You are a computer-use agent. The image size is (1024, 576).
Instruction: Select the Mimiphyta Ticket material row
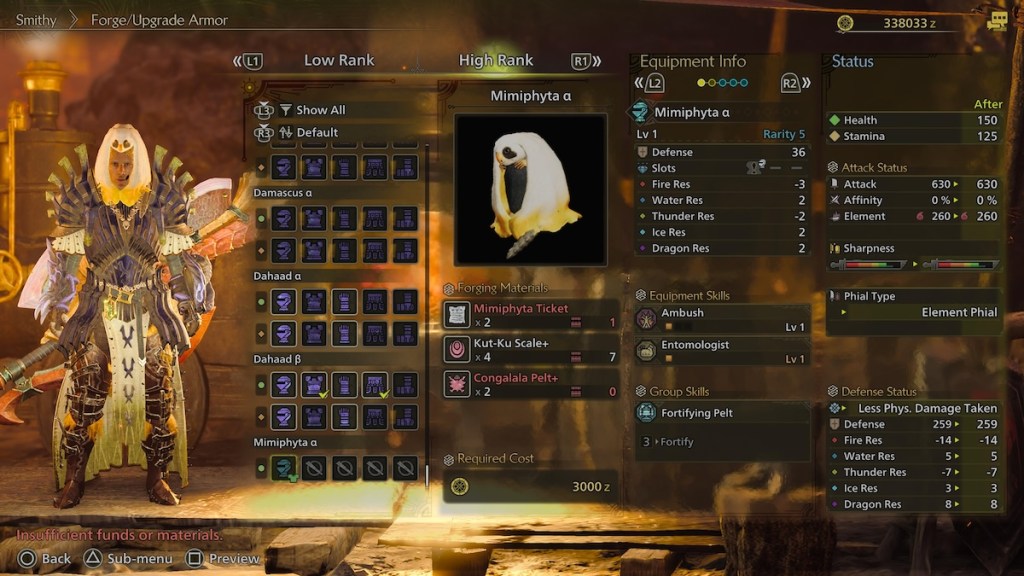tap(532, 316)
